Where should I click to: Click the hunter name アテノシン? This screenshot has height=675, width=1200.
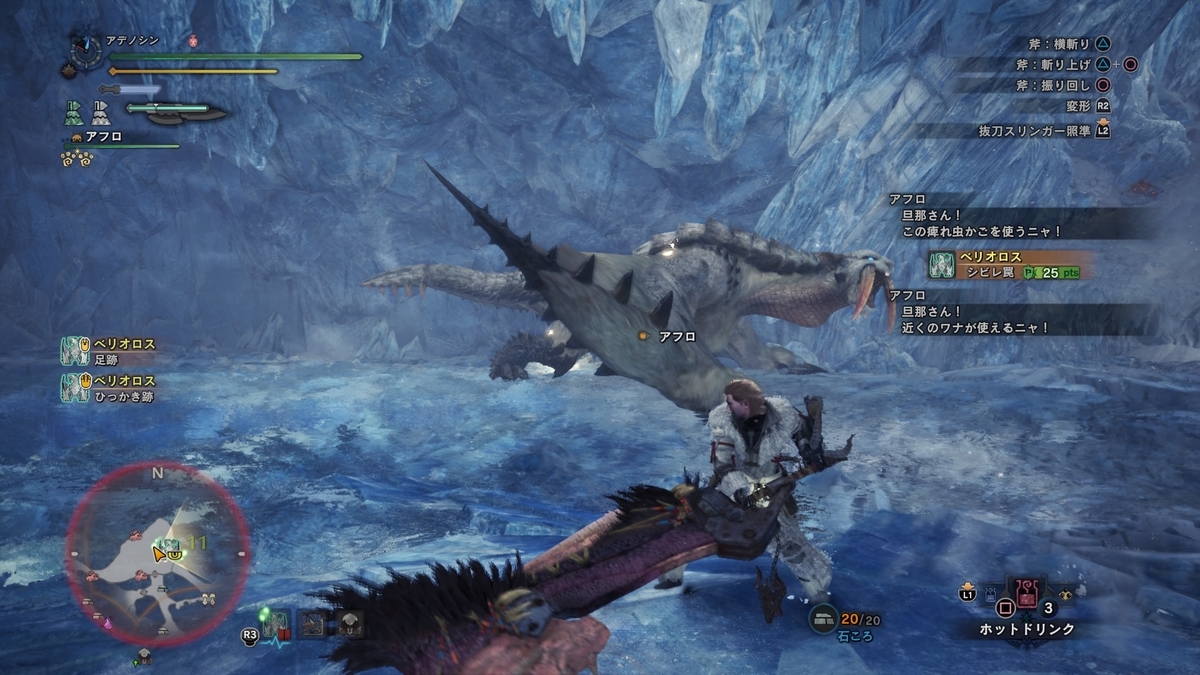[131, 42]
